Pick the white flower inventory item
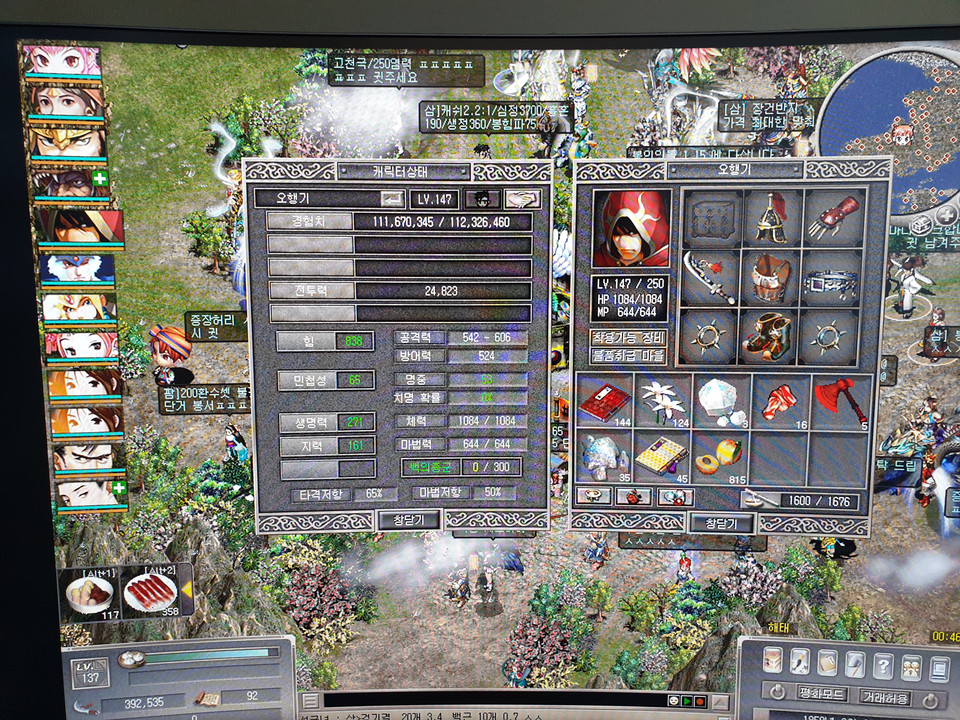 click(663, 402)
